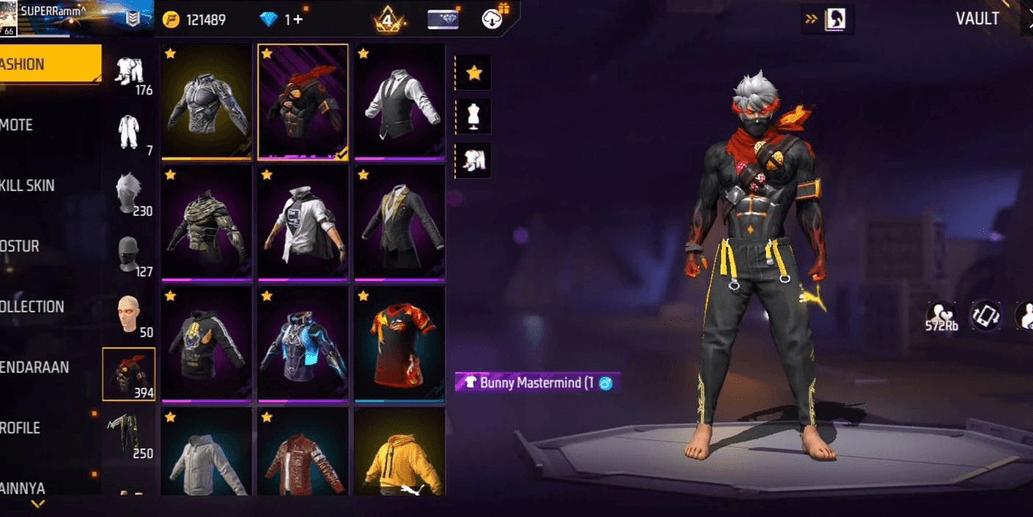
Task: Click the mannequin filter icon
Action: click(x=474, y=117)
